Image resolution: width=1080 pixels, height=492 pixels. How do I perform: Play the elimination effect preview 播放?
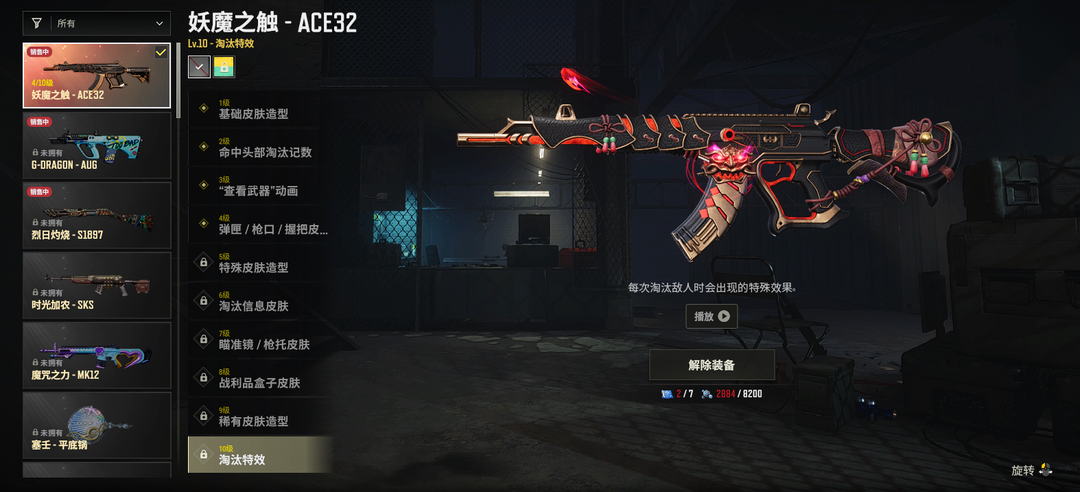712,316
